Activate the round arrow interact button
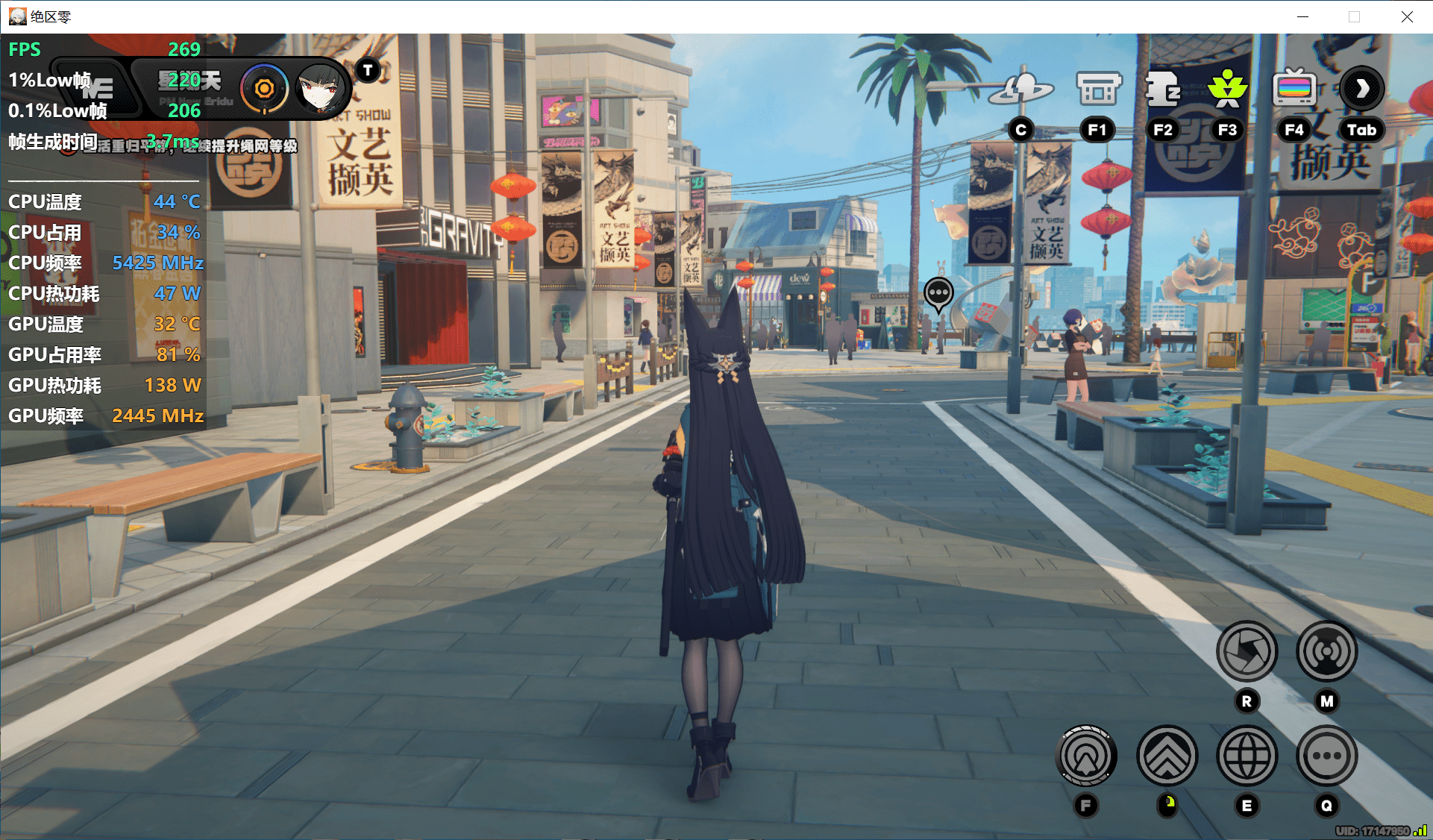 [1086, 756]
